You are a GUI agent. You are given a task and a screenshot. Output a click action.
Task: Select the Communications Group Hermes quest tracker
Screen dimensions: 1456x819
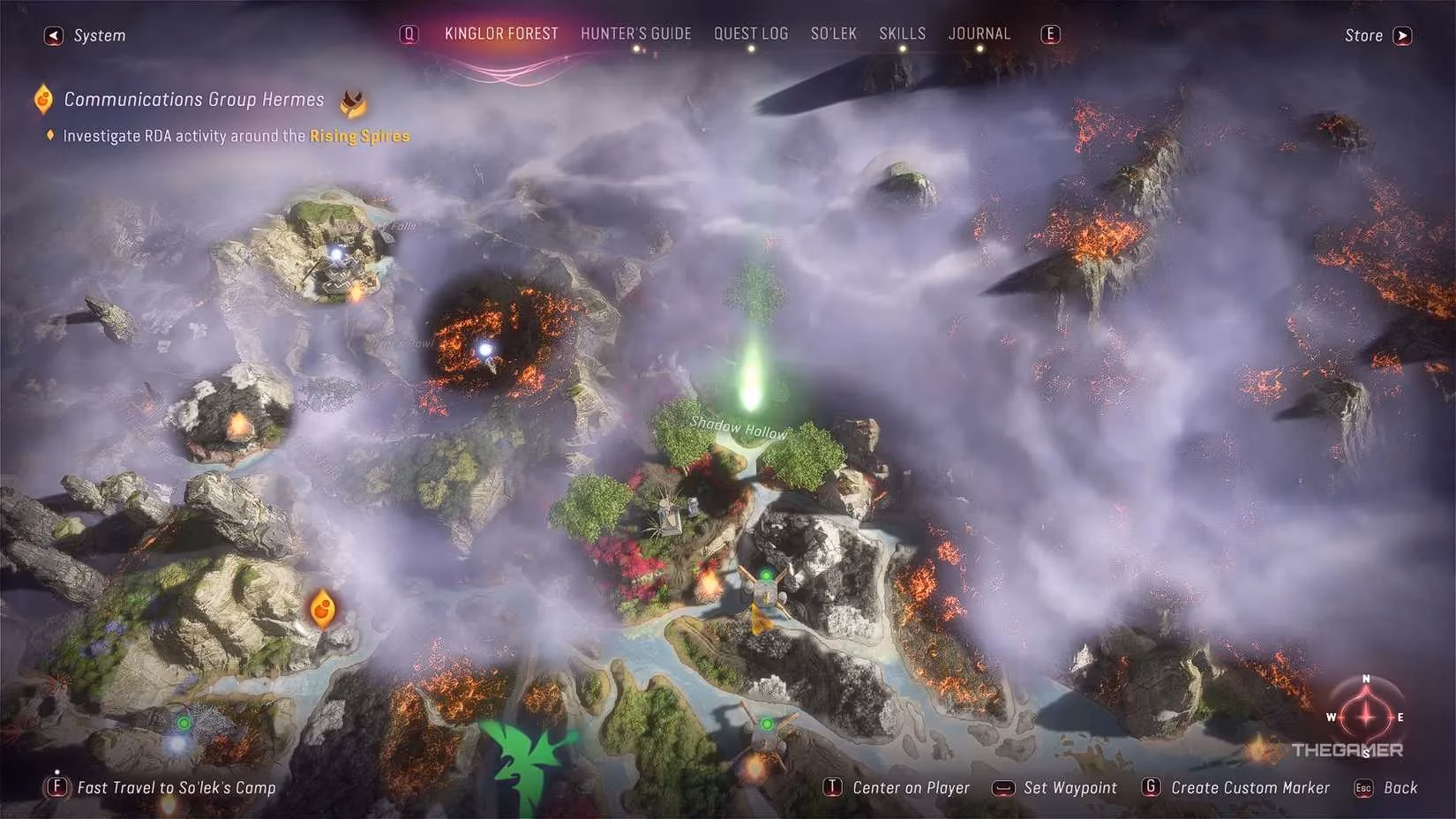pos(193,100)
